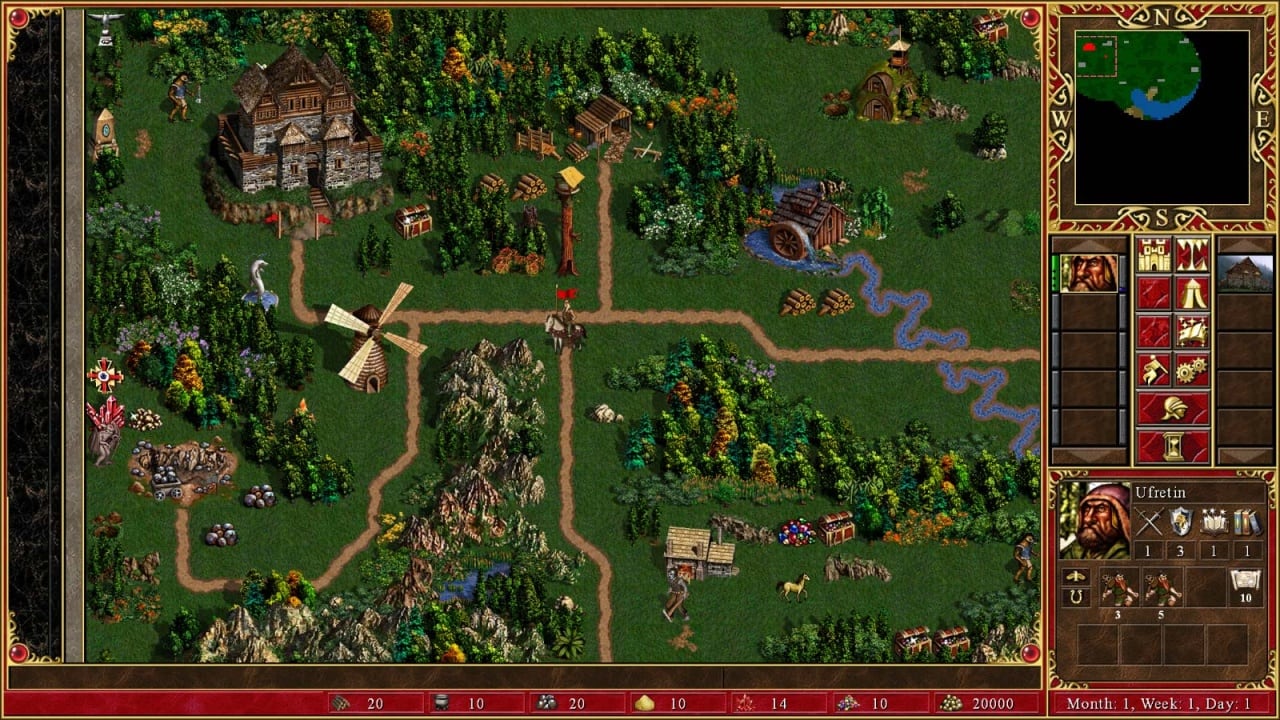Screen dimensions: 1280x720
Task: Select next hero with the helmet button
Action: (x=1173, y=408)
